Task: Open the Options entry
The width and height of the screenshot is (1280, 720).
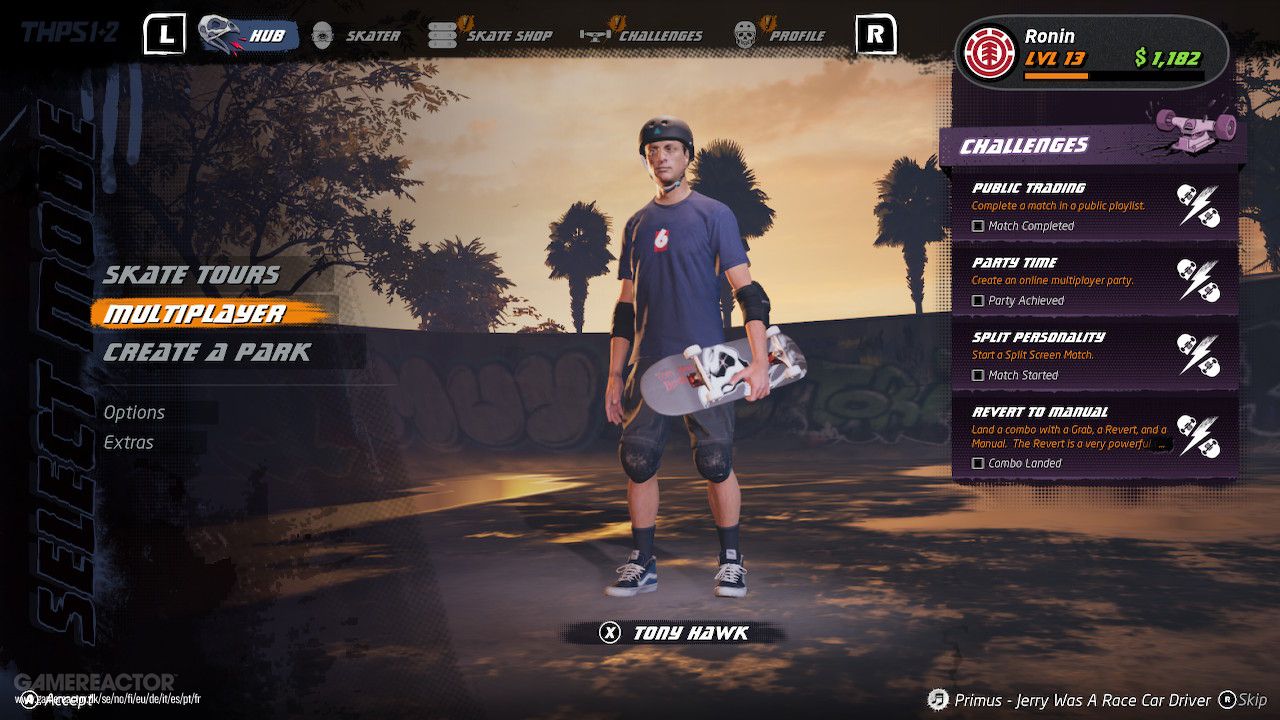Action: click(x=135, y=412)
